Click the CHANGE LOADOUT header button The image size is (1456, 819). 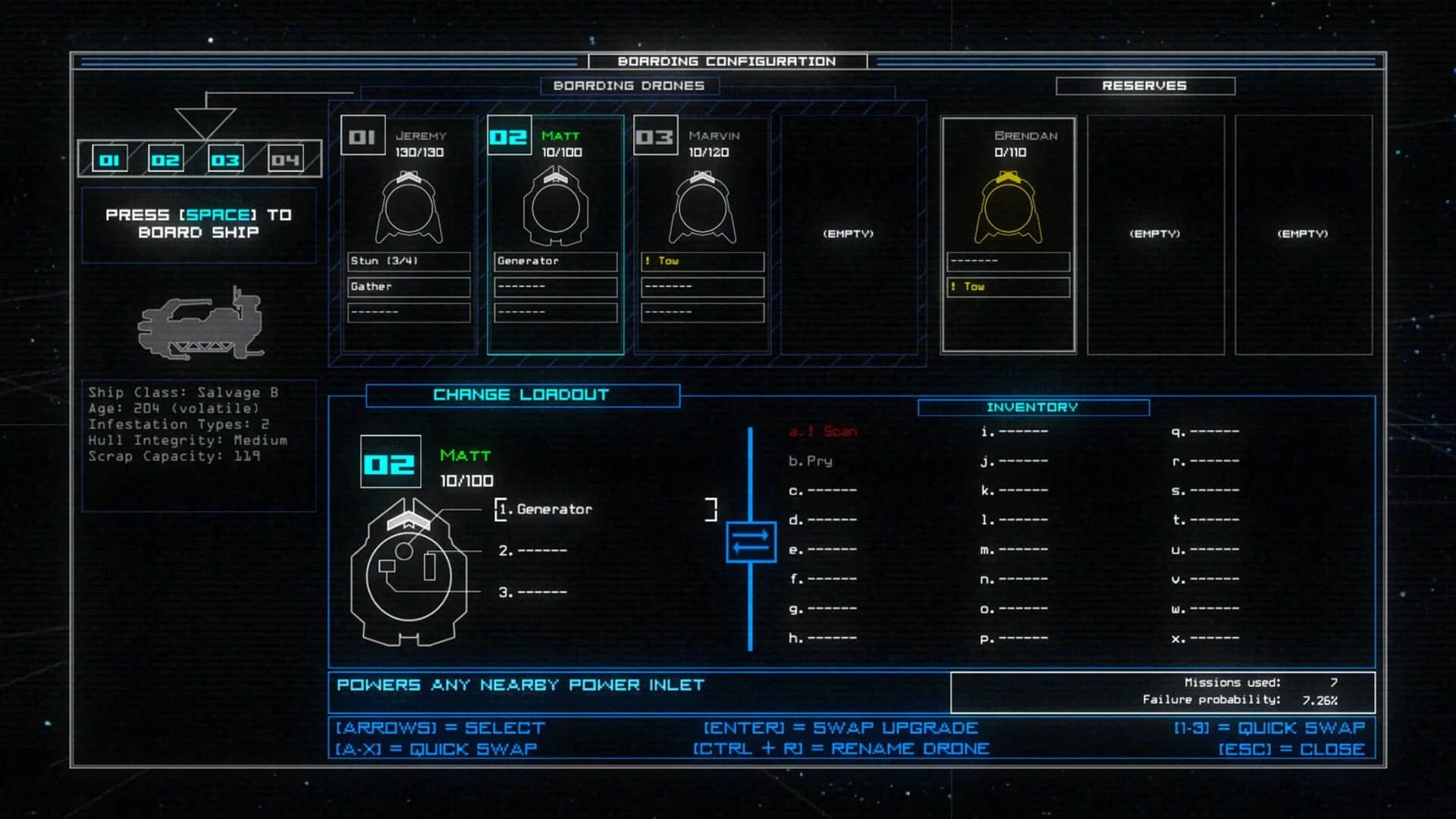pos(520,394)
